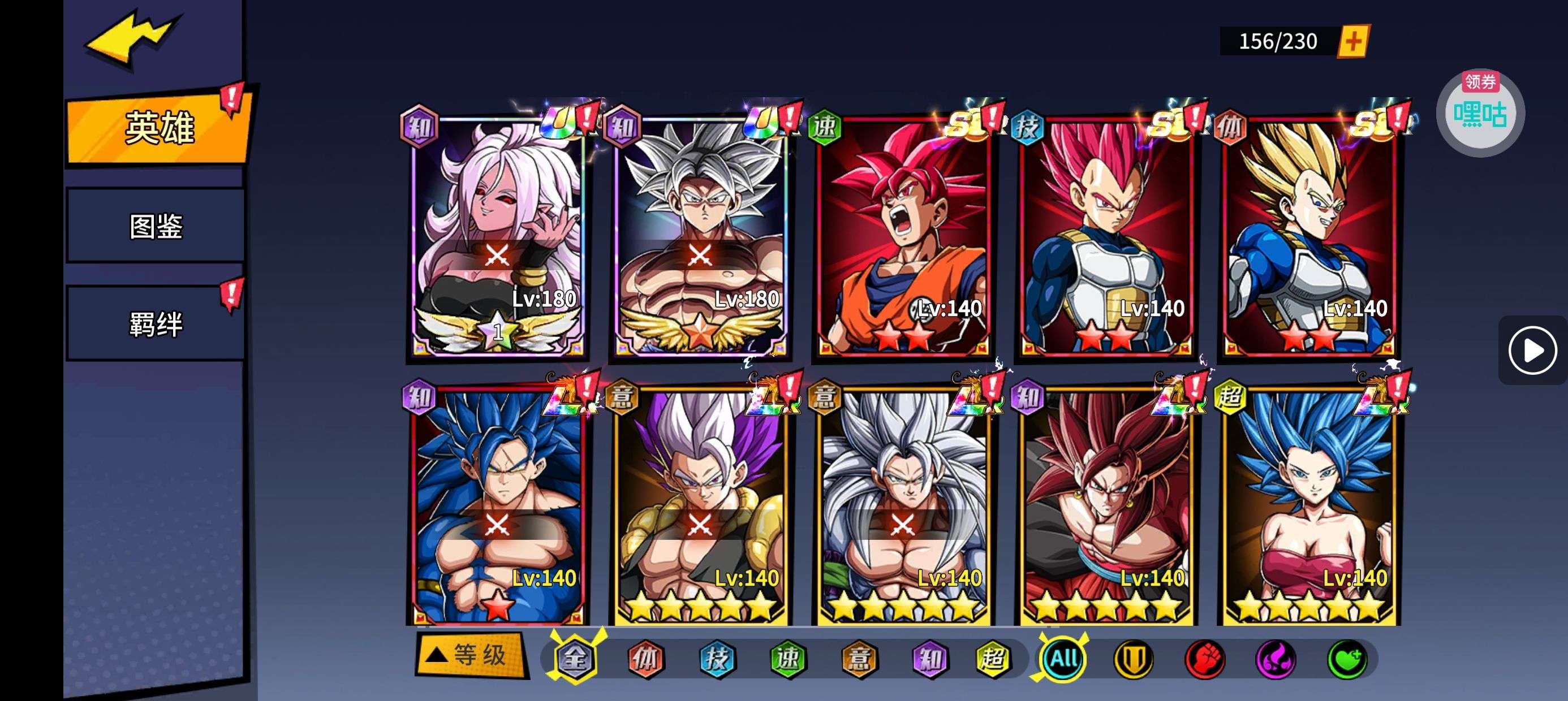Viewport: 1568px width, 701px height.
Task: Filter by the green heart healer icon
Action: pos(1346,659)
